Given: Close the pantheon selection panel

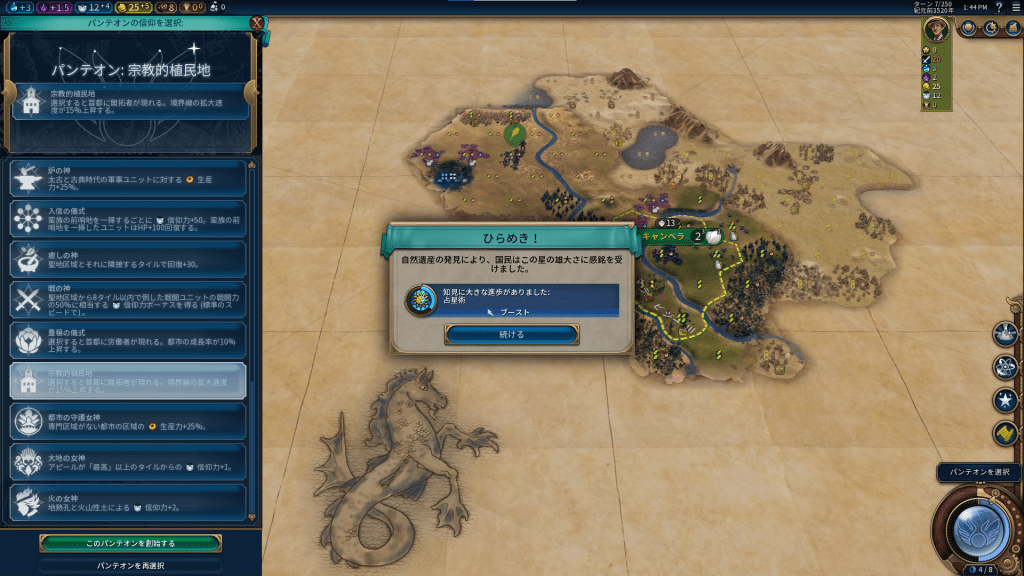Looking at the screenshot, I should pyautogui.click(x=257, y=23).
